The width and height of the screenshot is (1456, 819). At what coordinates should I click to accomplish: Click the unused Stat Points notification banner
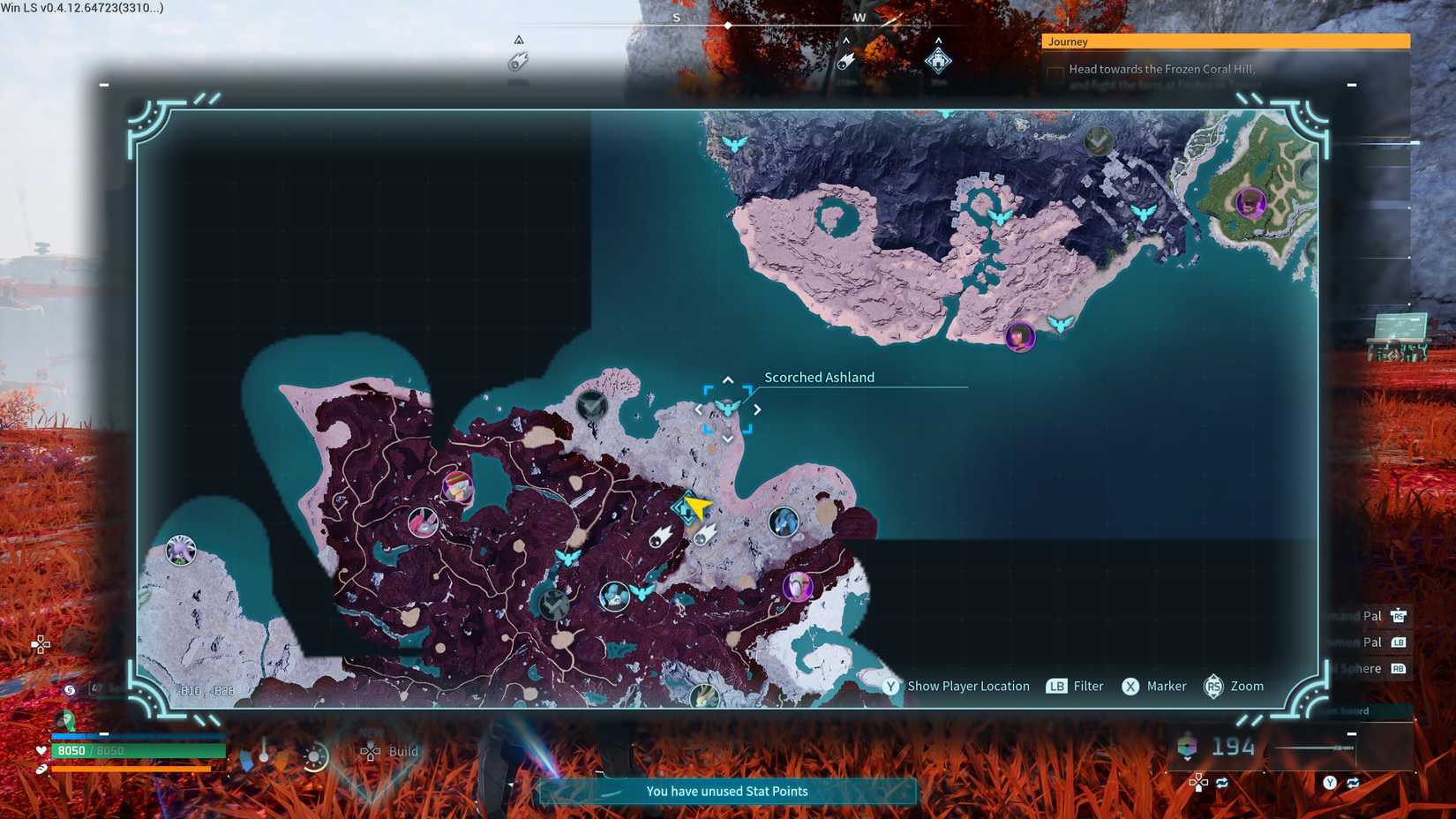coord(726,791)
